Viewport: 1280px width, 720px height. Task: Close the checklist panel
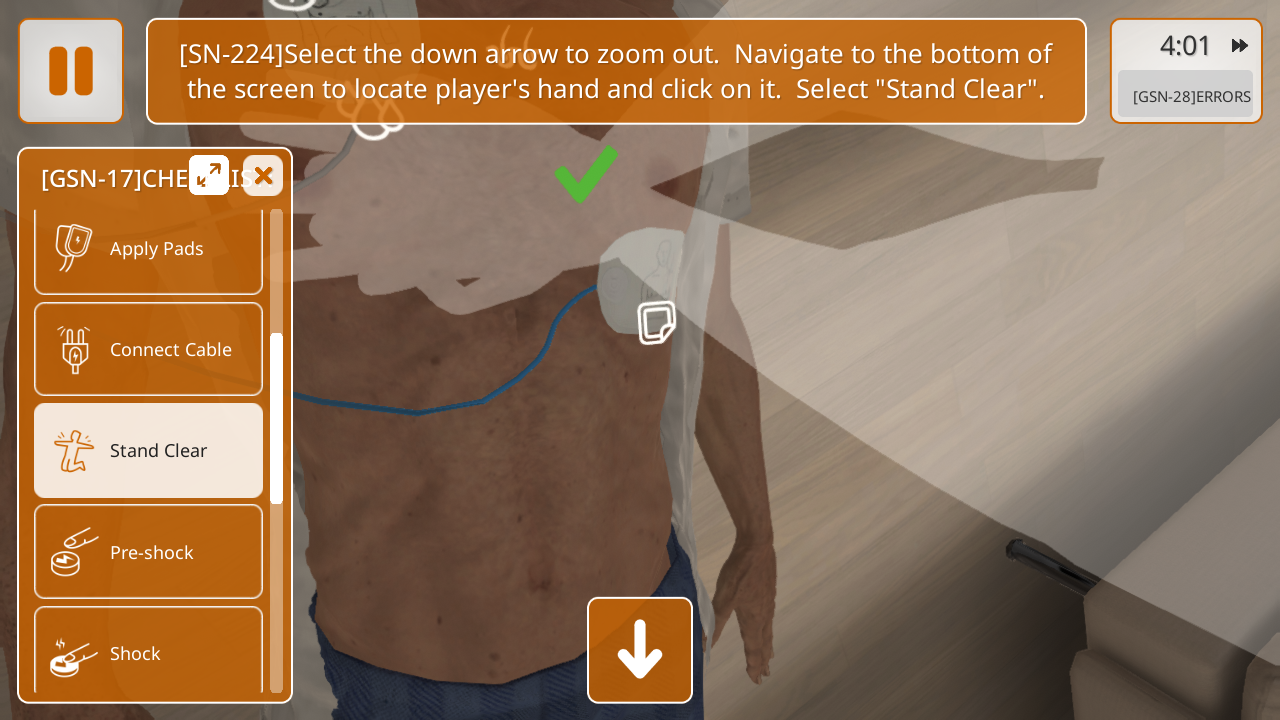(263, 176)
